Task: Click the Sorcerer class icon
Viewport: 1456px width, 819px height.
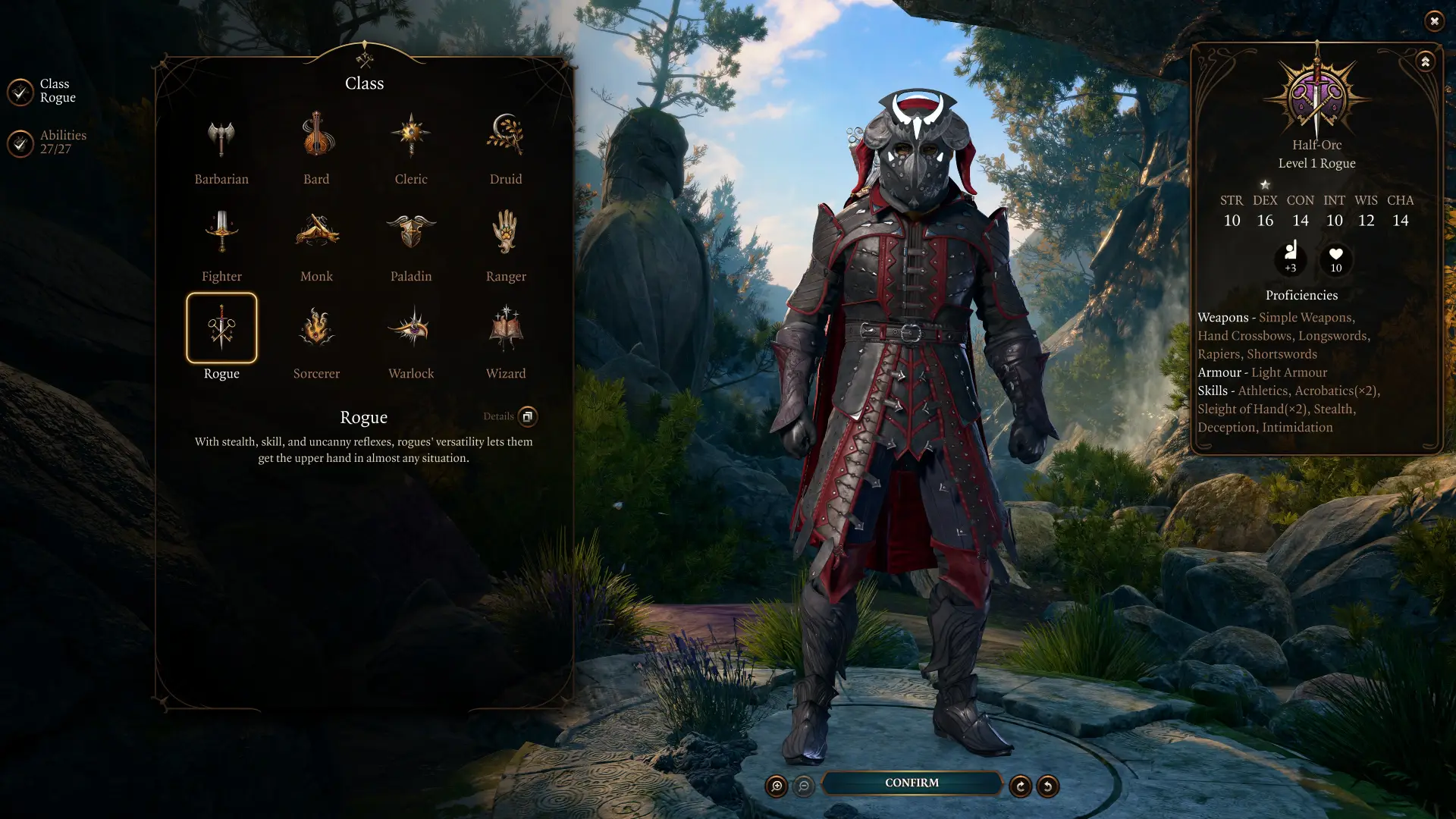Action: tap(315, 328)
